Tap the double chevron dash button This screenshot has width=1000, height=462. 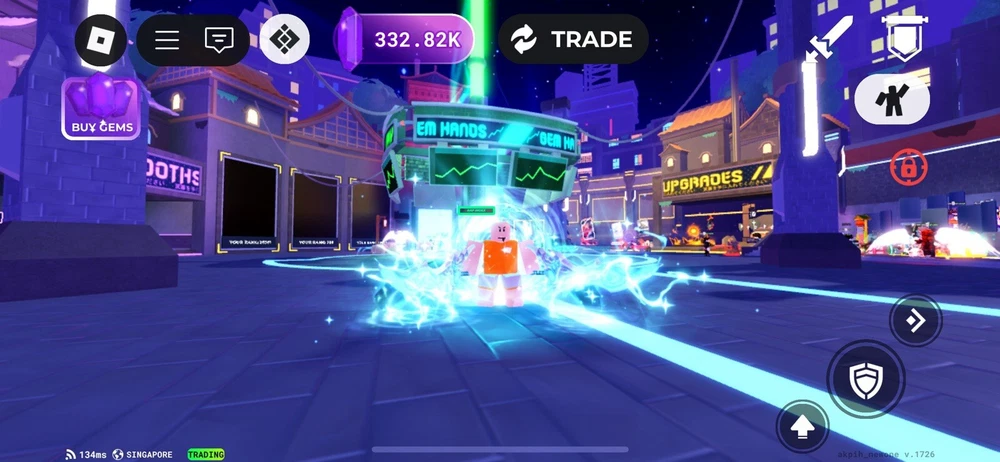915,320
